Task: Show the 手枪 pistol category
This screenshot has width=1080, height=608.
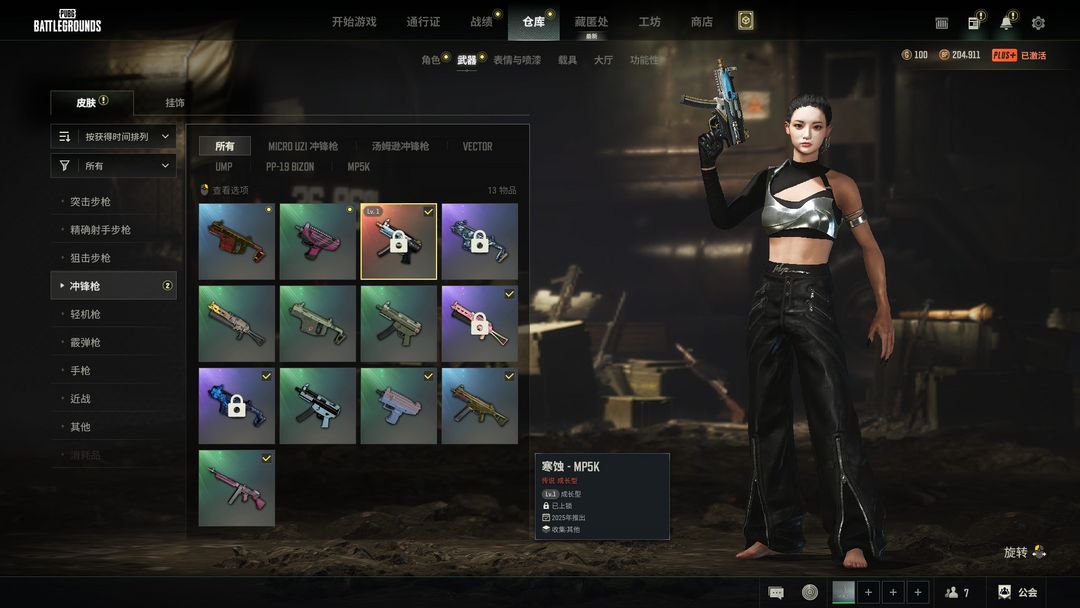Action: pos(80,370)
